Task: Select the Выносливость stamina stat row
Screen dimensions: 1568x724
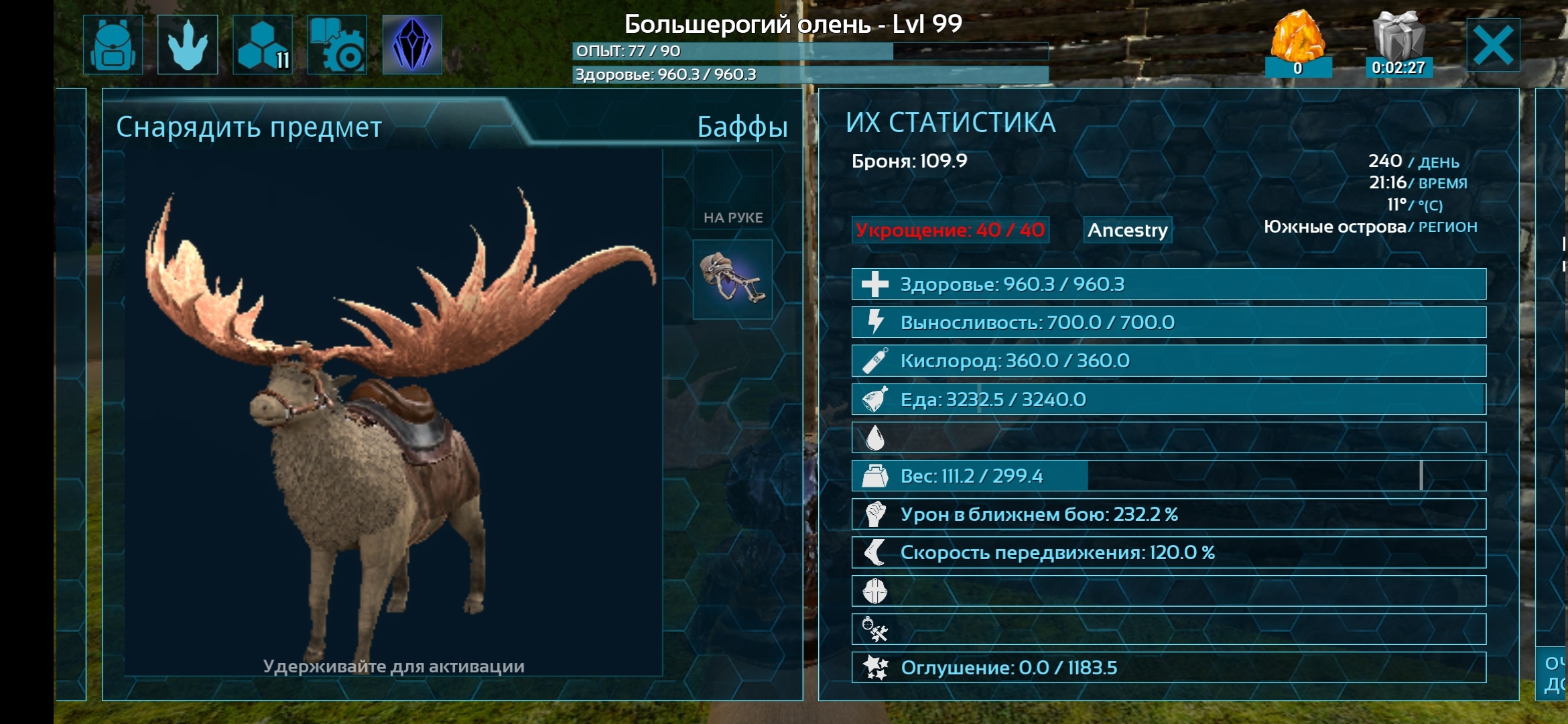Action: coord(1169,322)
